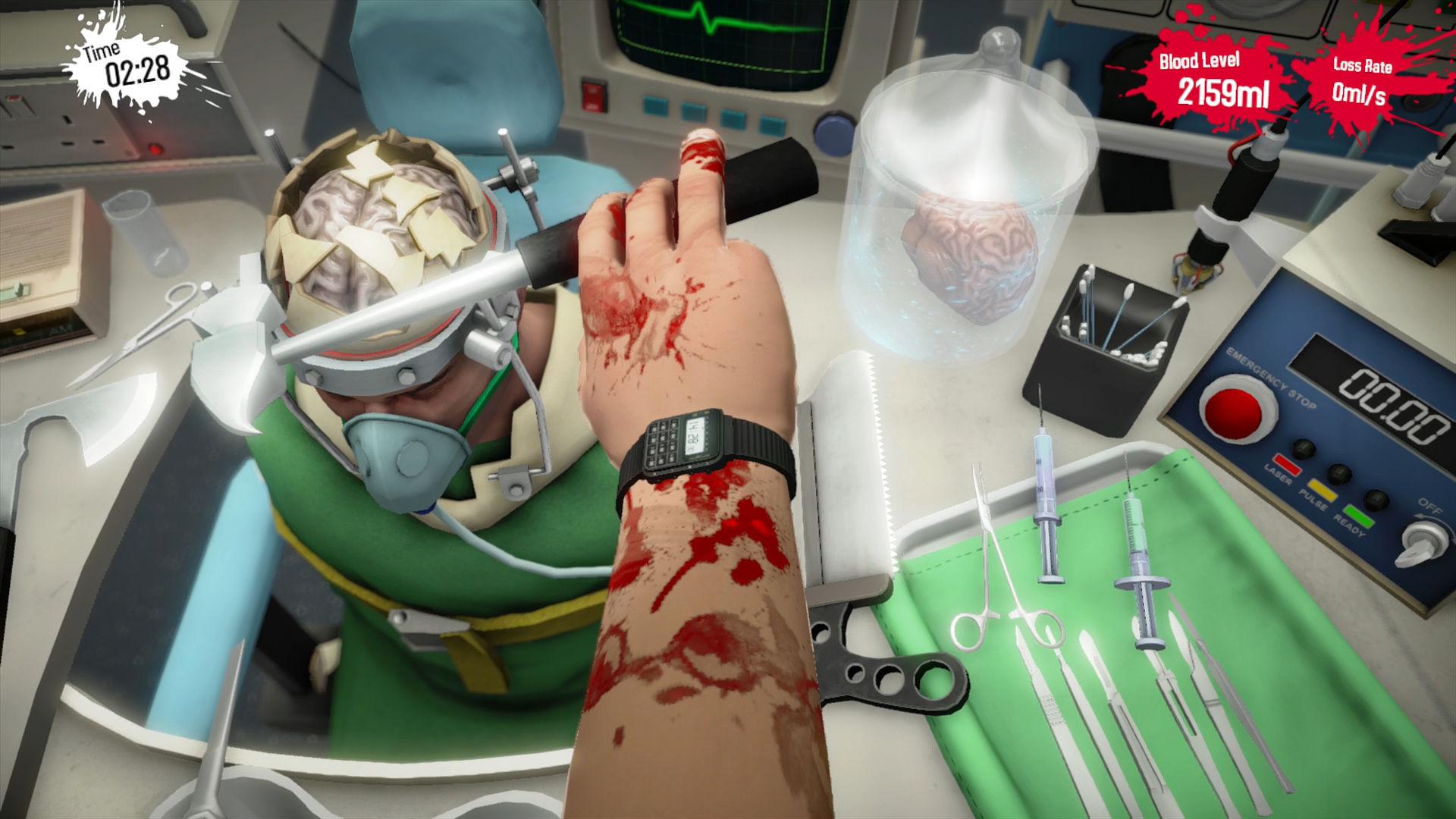
Task: Click the red switch on the monitor console
Action: [593, 95]
